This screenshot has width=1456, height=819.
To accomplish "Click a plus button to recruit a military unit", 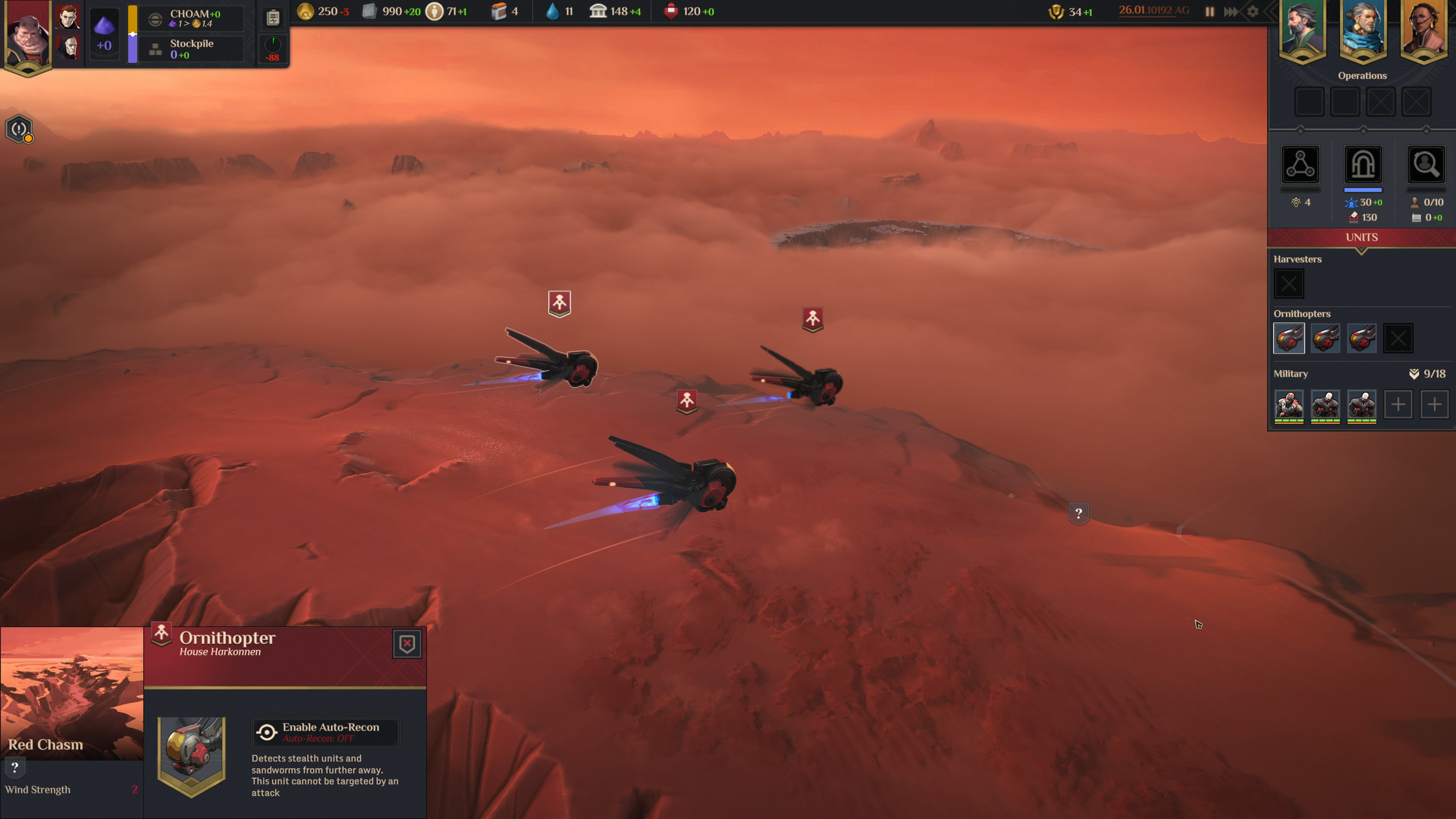I will pos(1398,404).
